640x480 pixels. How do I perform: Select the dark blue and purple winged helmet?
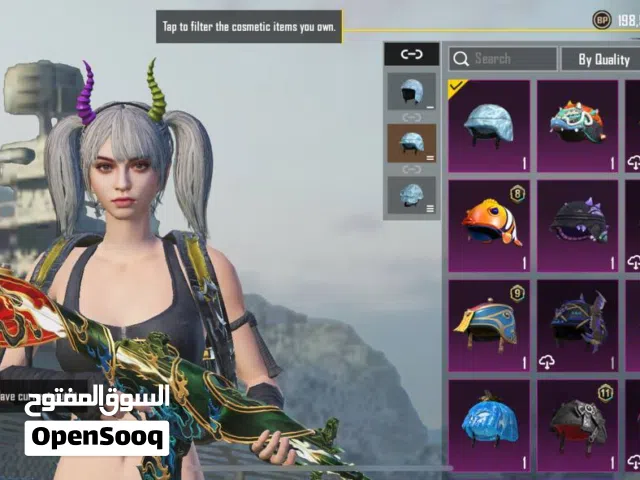[577, 325]
